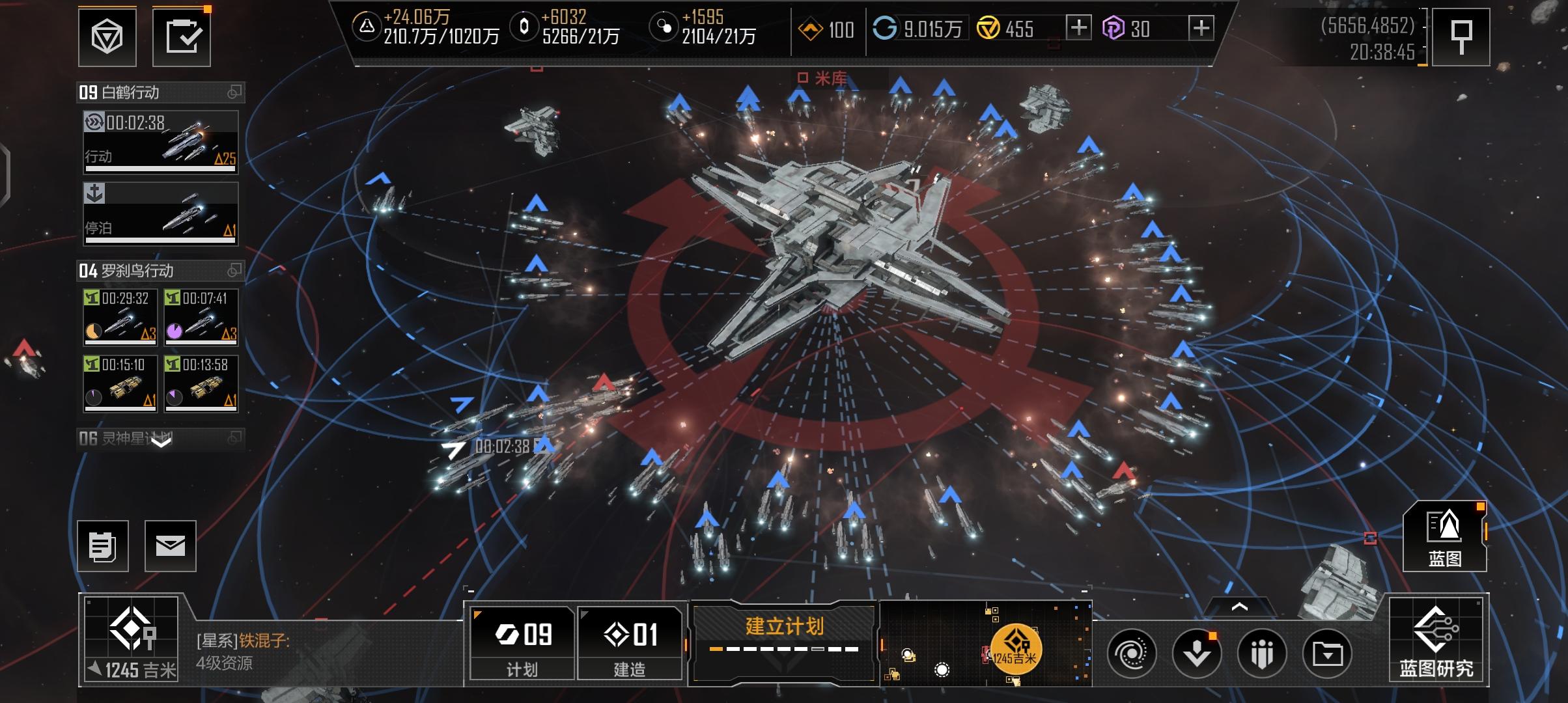This screenshot has height=703, width=1568.
Task: Select the 00:15:10 cargo fleet card
Action: (x=120, y=383)
